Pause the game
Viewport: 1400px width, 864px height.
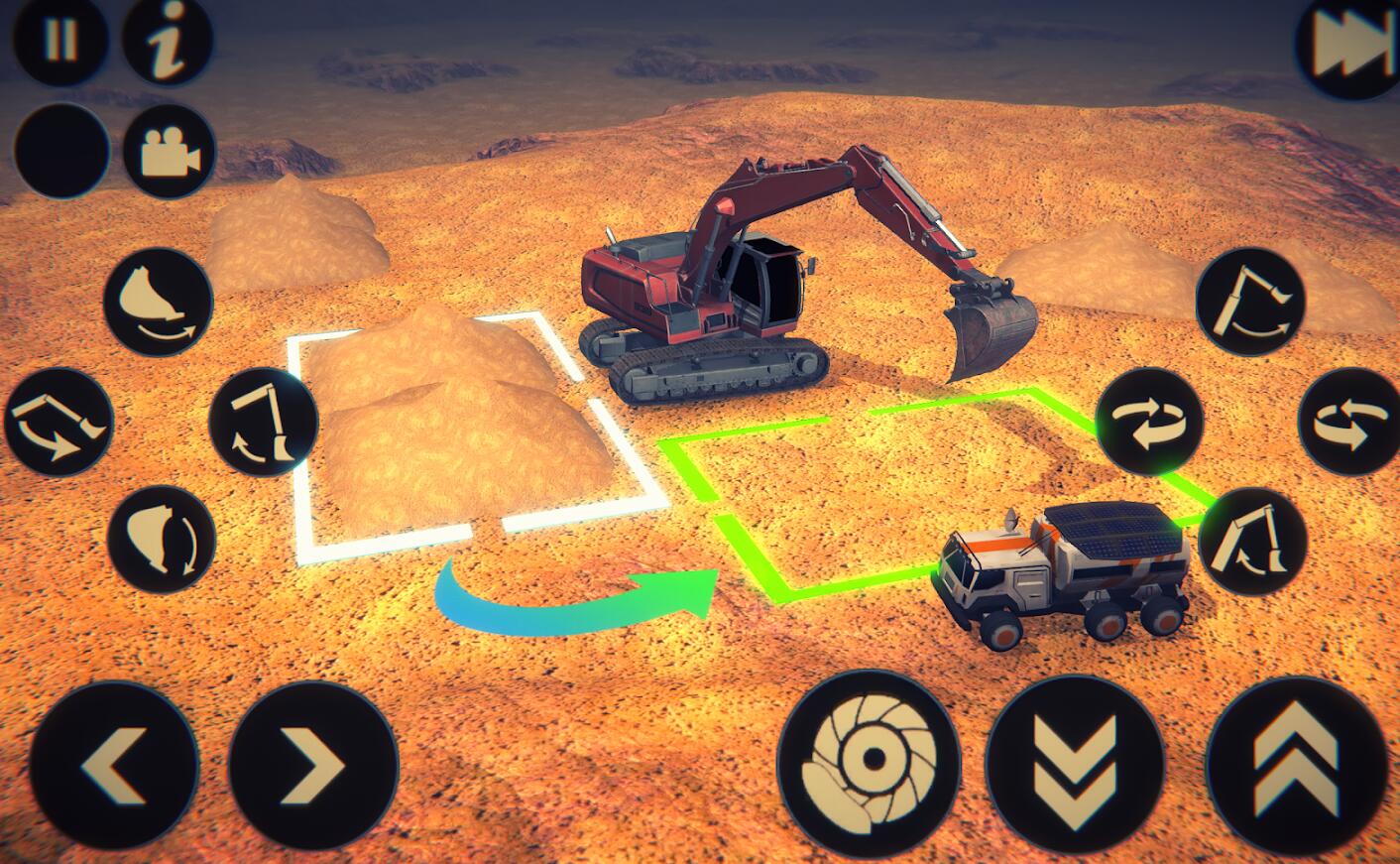tap(61, 40)
